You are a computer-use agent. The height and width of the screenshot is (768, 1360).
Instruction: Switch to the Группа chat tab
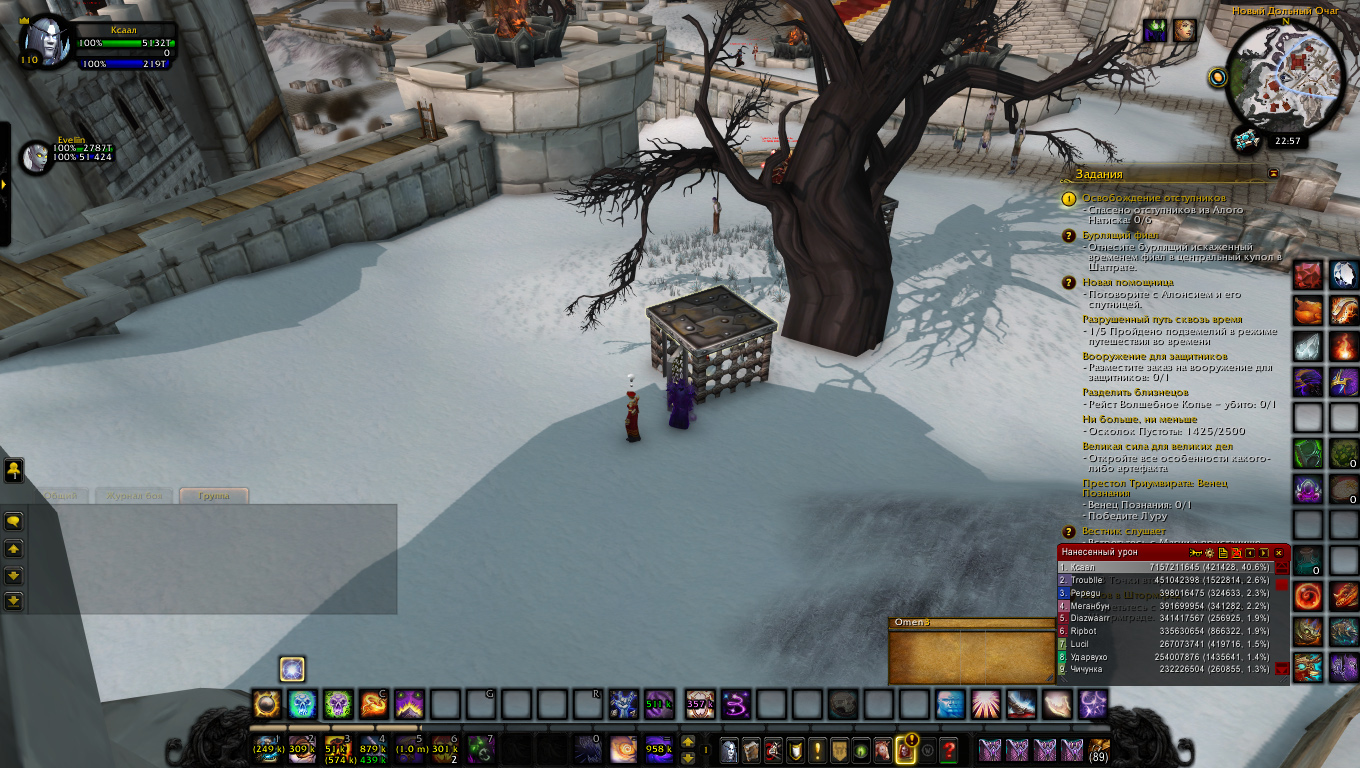point(213,495)
